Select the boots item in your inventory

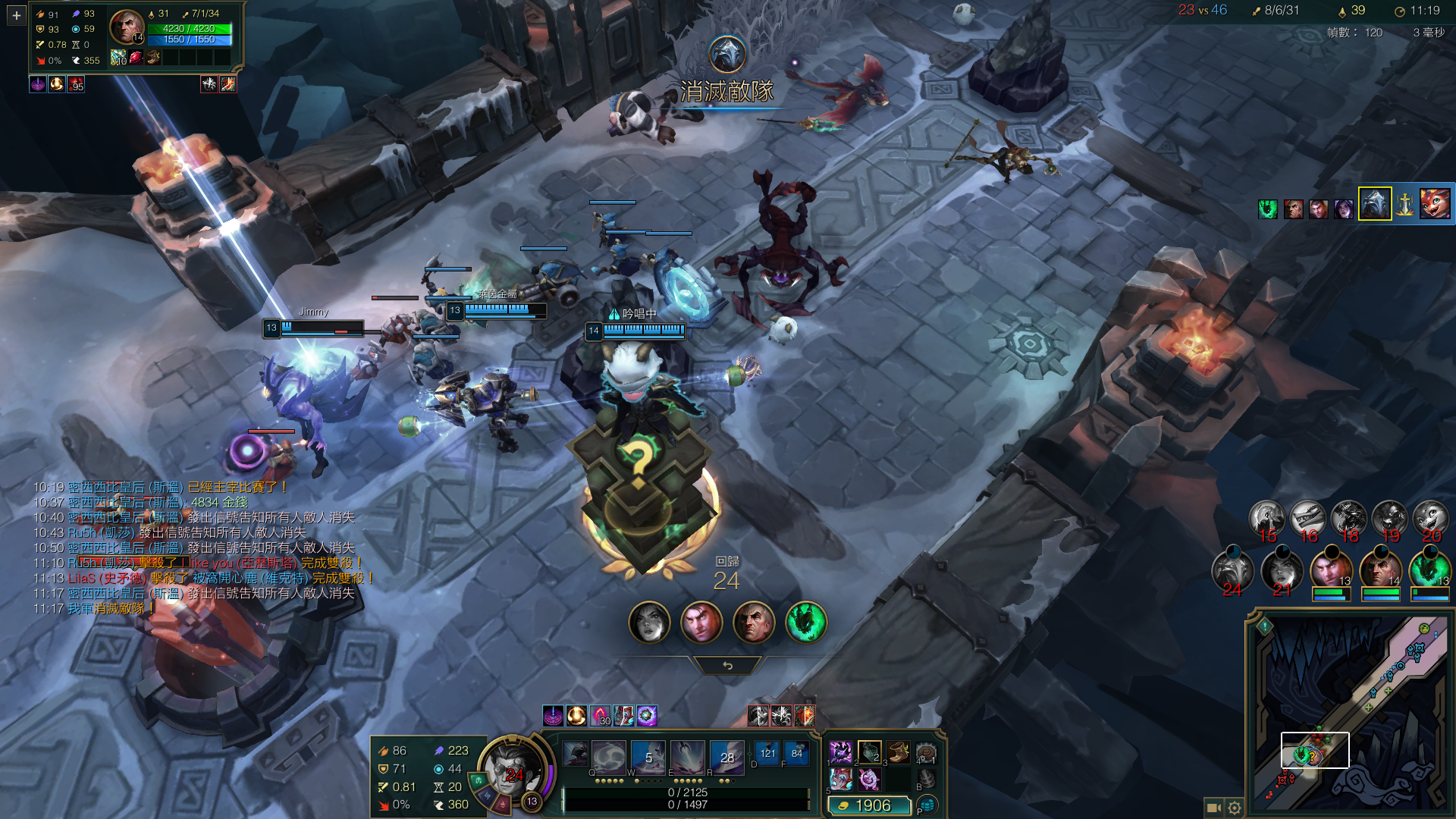898,752
